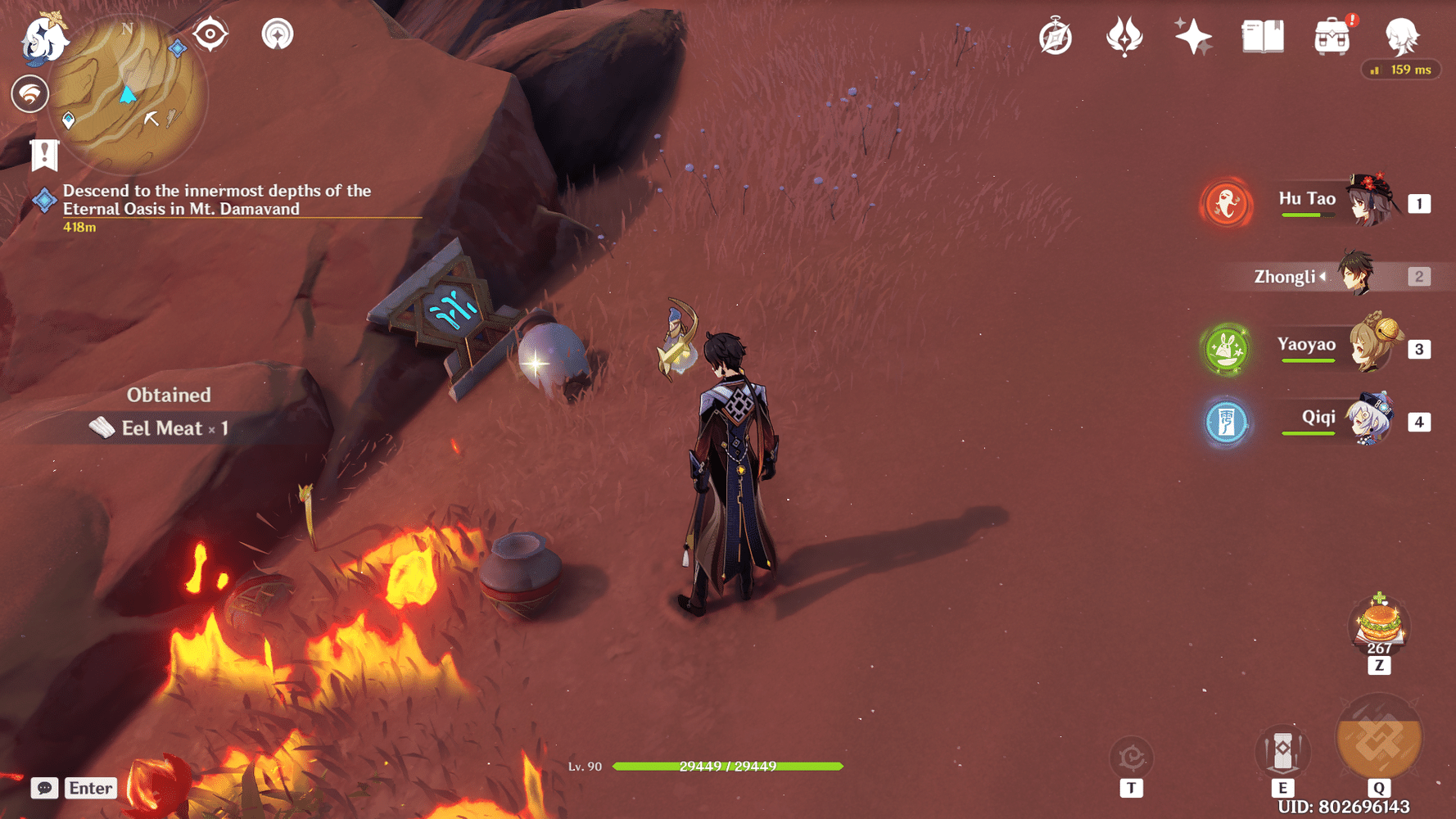
Task: Open the battle pass flame icon
Action: click(x=1124, y=37)
